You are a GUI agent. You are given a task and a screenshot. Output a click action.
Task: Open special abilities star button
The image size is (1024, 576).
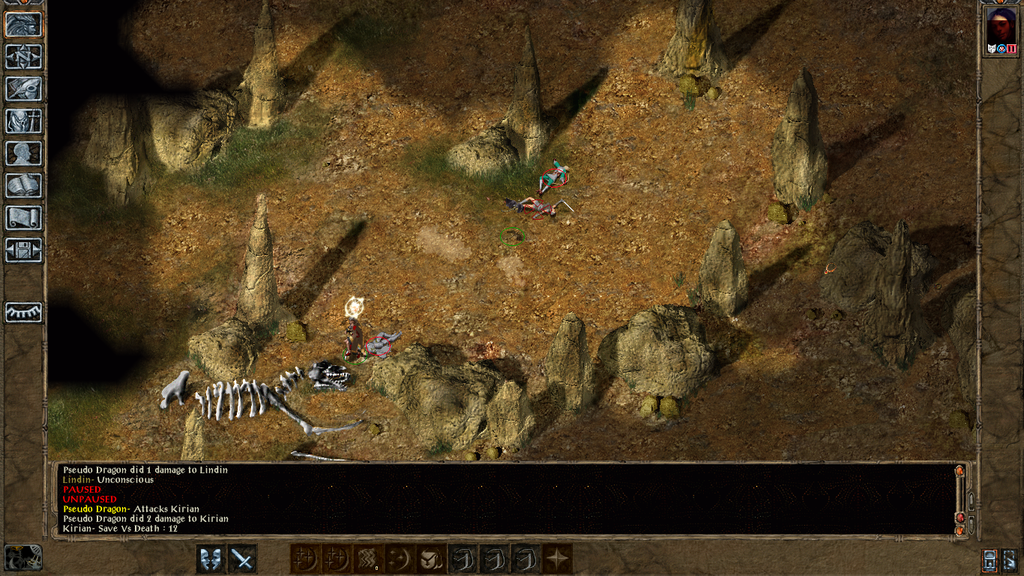click(557, 558)
